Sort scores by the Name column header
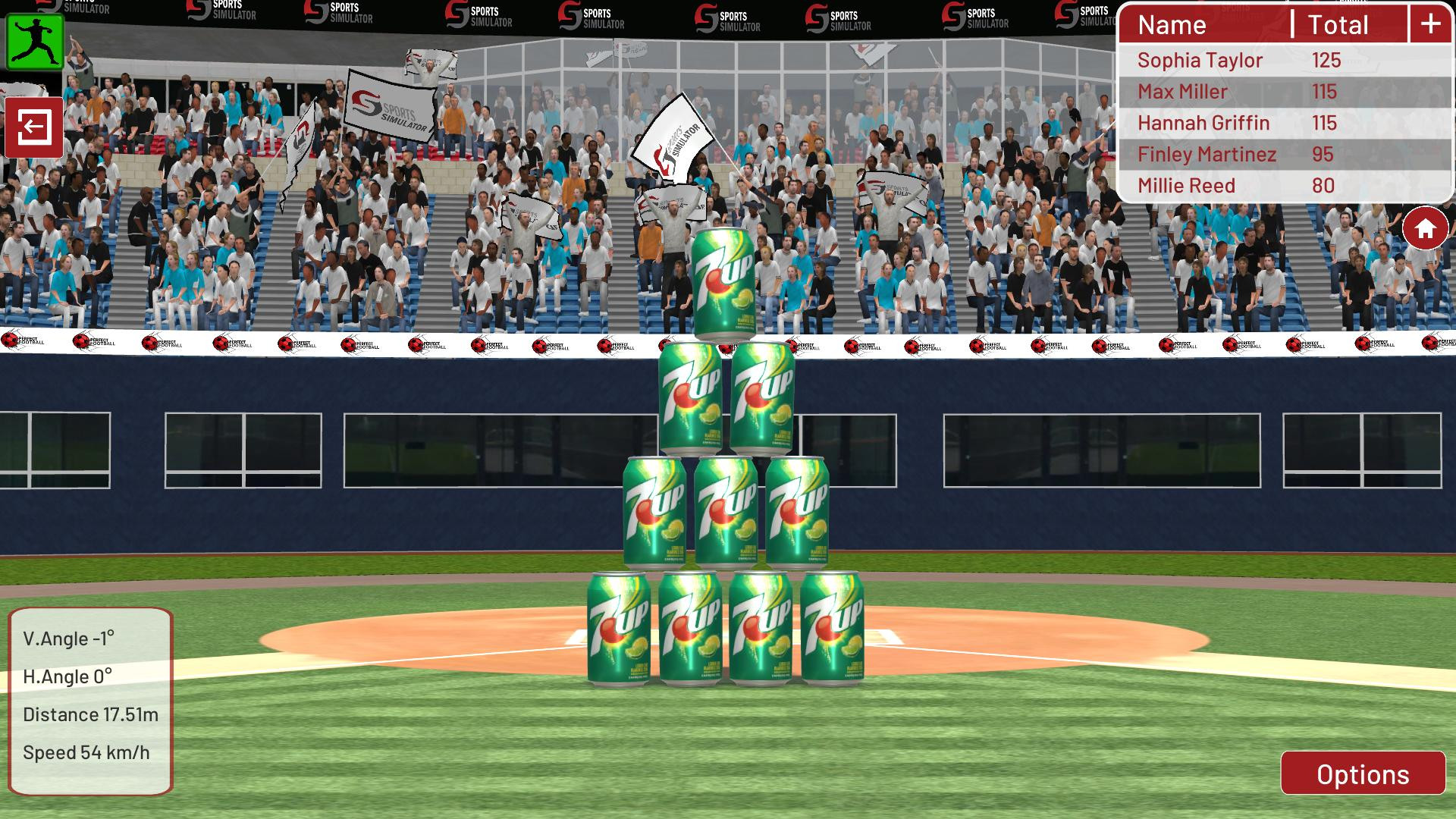Viewport: 1456px width, 819px height. coord(1172,25)
